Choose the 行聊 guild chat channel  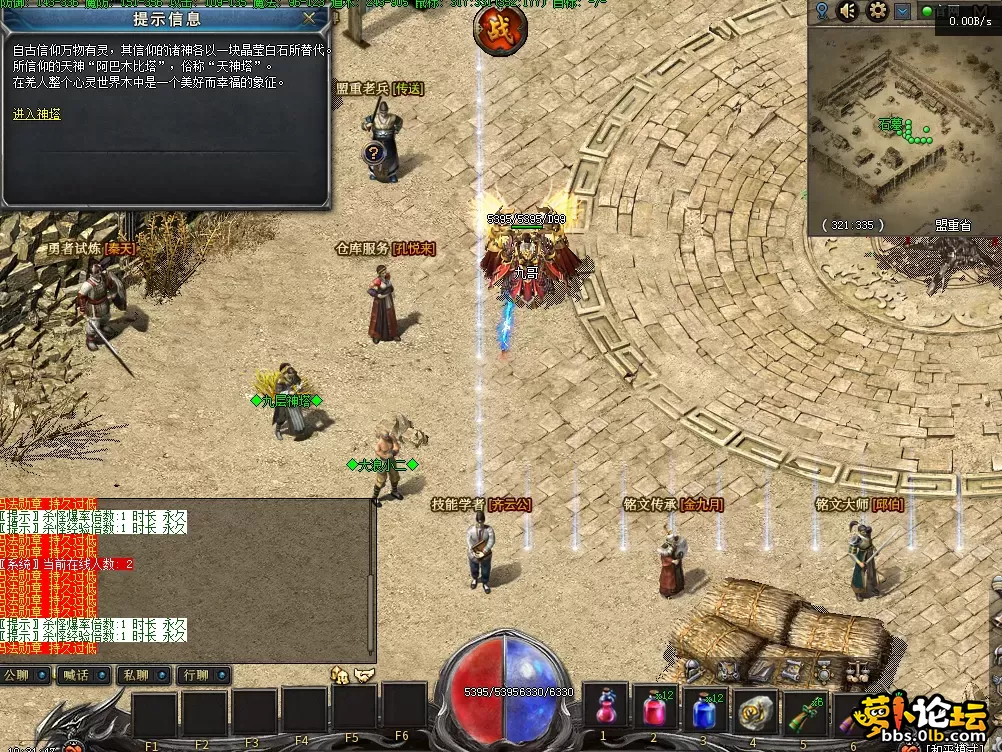point(200,675)
